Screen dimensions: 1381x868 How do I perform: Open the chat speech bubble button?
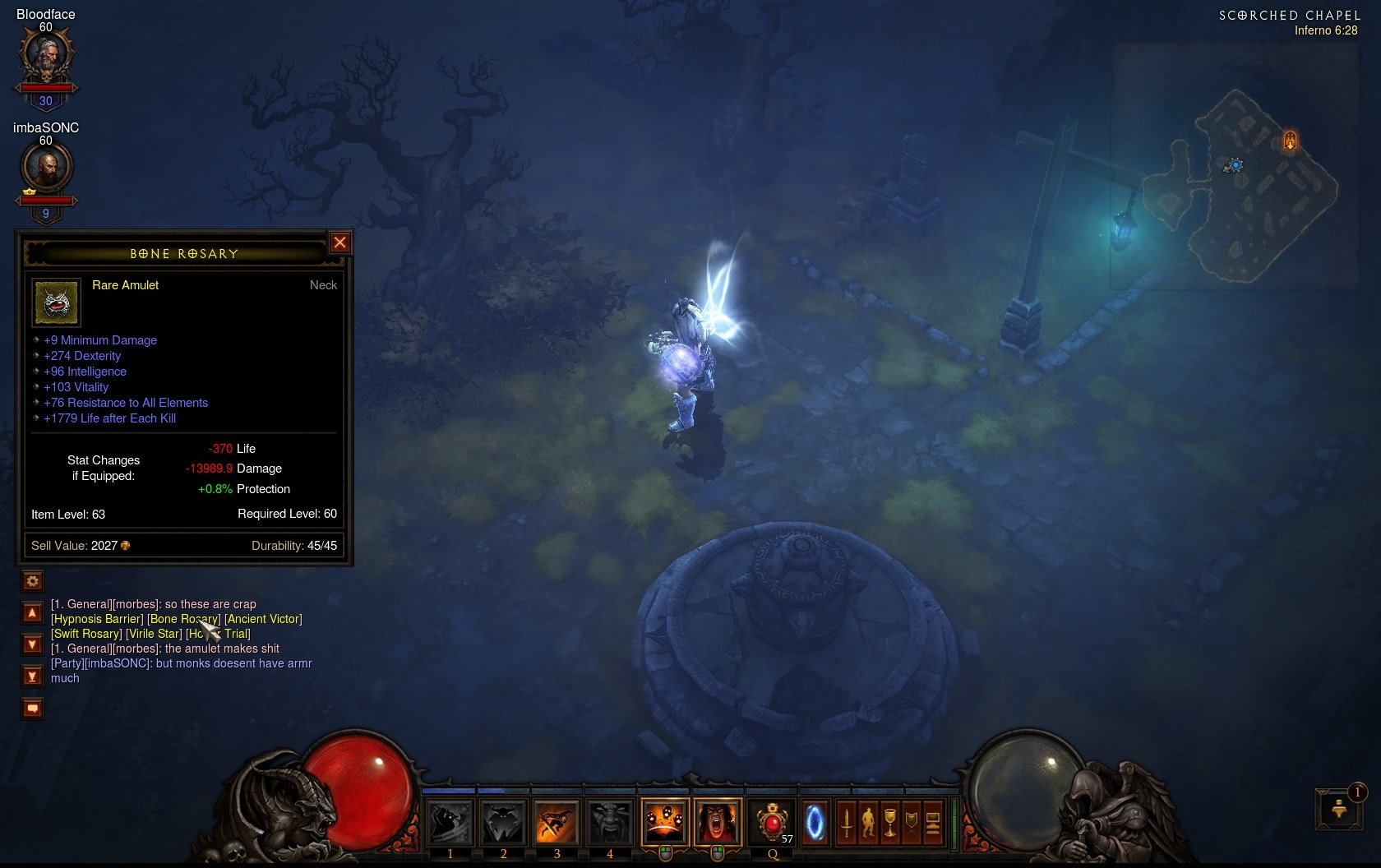32,708
